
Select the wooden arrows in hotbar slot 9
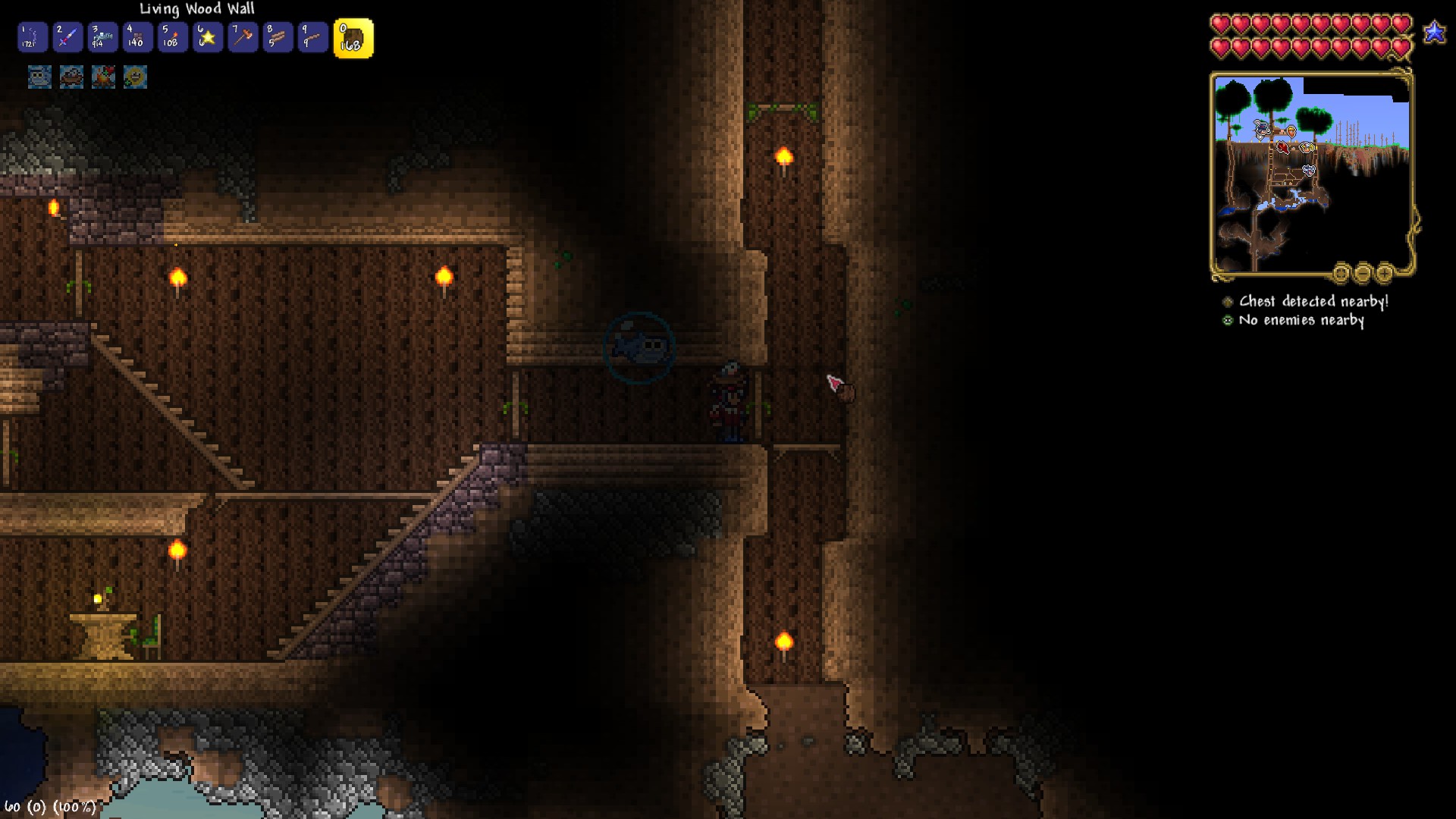pos(312,37)
